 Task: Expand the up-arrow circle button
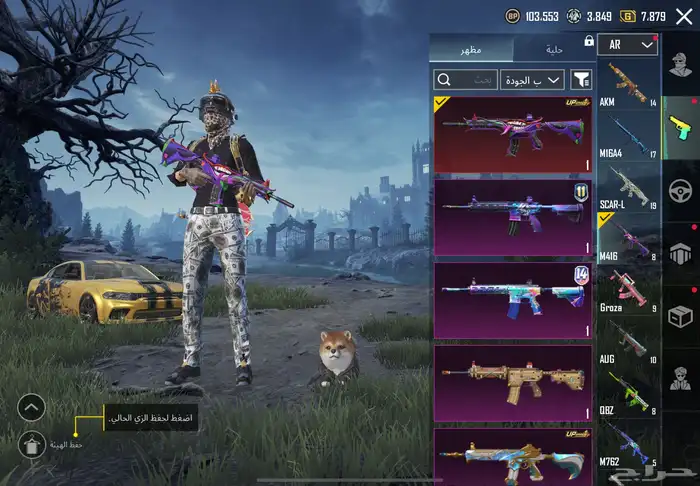tap(32, 407)
